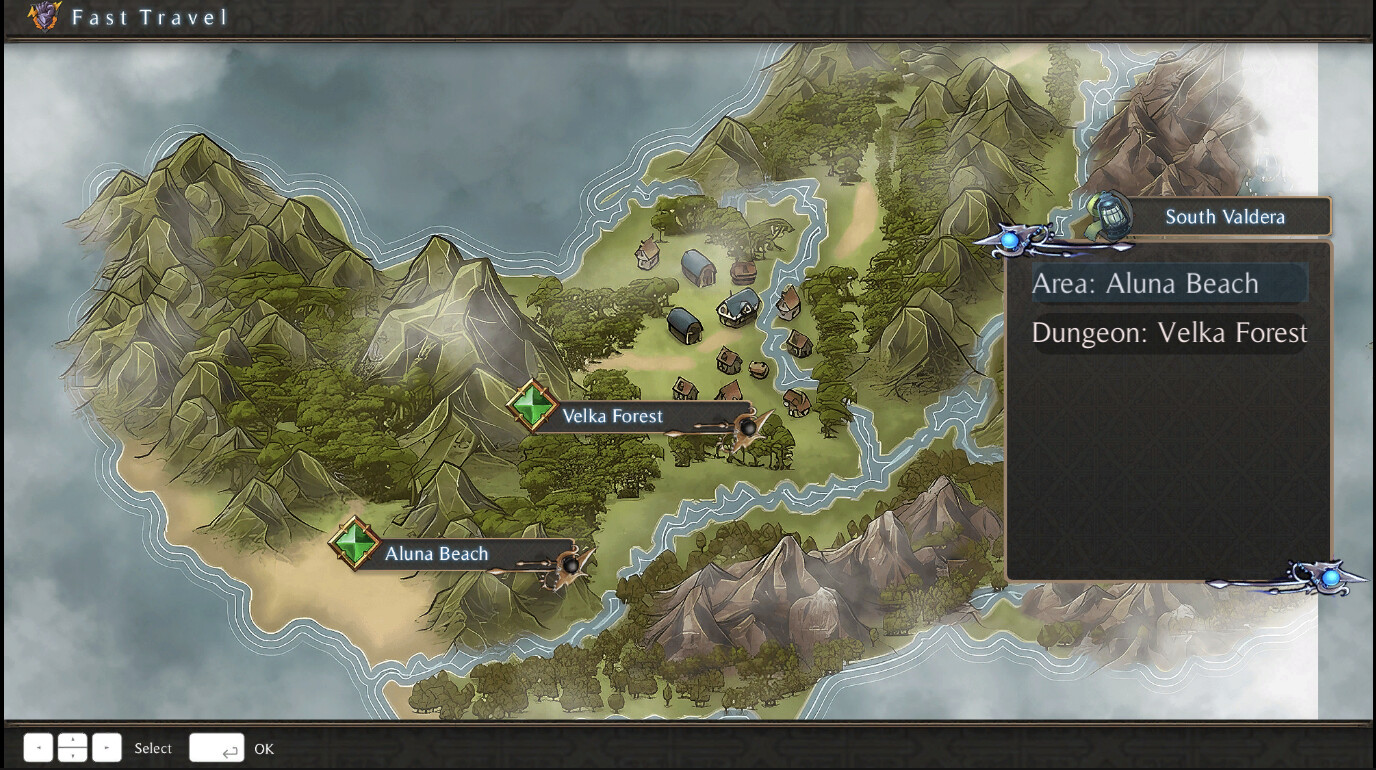
Task: Click the up/down arrow key hint
Action: (x=73, y=748)
